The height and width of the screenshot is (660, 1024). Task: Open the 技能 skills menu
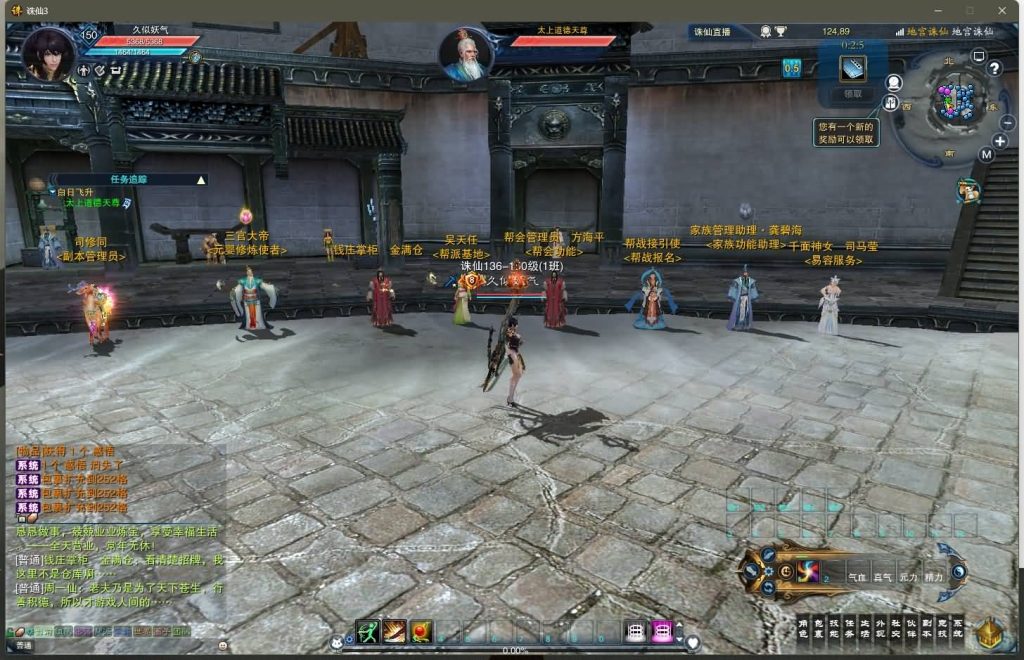click(x=834, y=628)
